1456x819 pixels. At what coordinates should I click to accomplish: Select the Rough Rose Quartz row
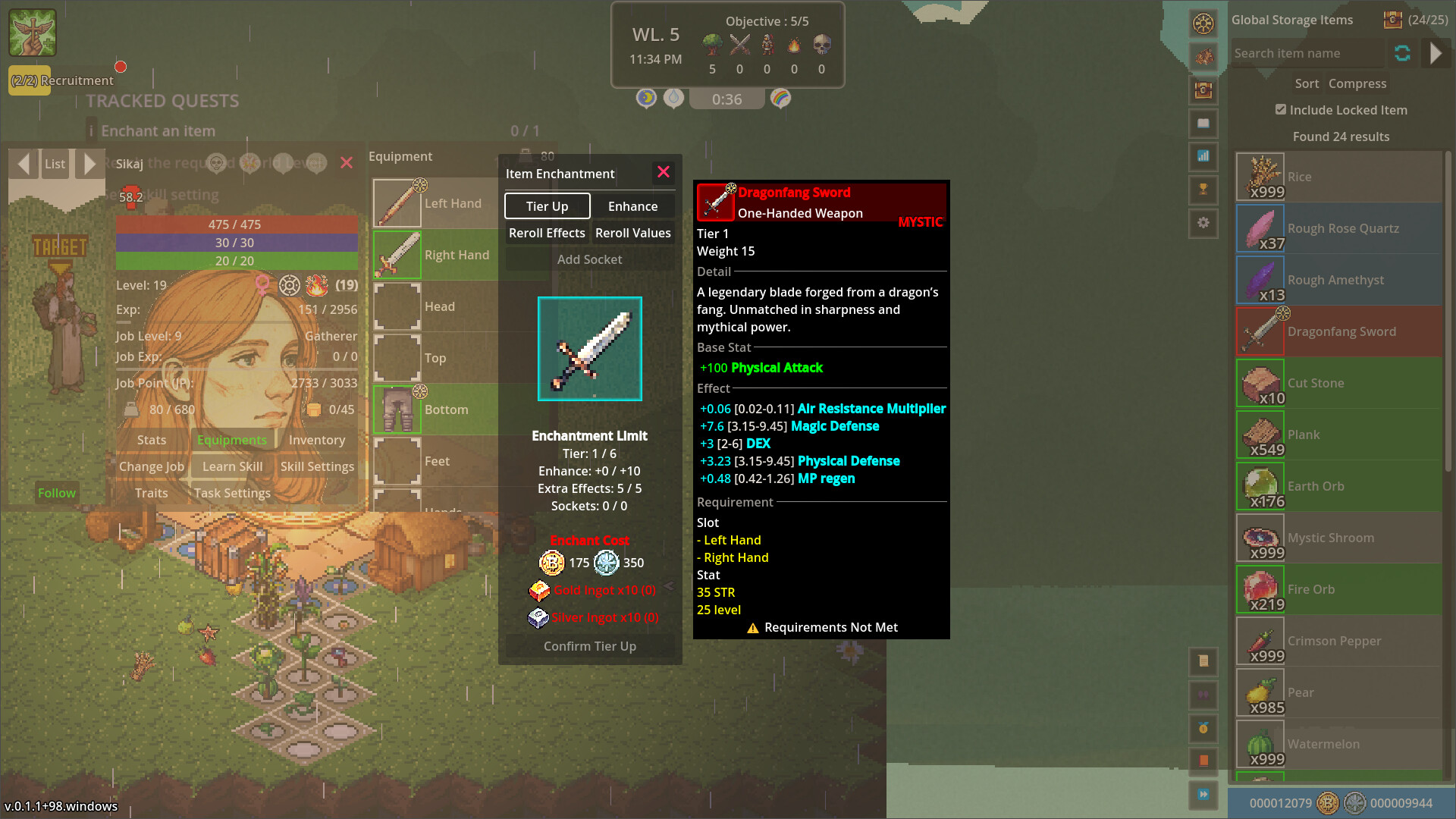(1338, 228)
